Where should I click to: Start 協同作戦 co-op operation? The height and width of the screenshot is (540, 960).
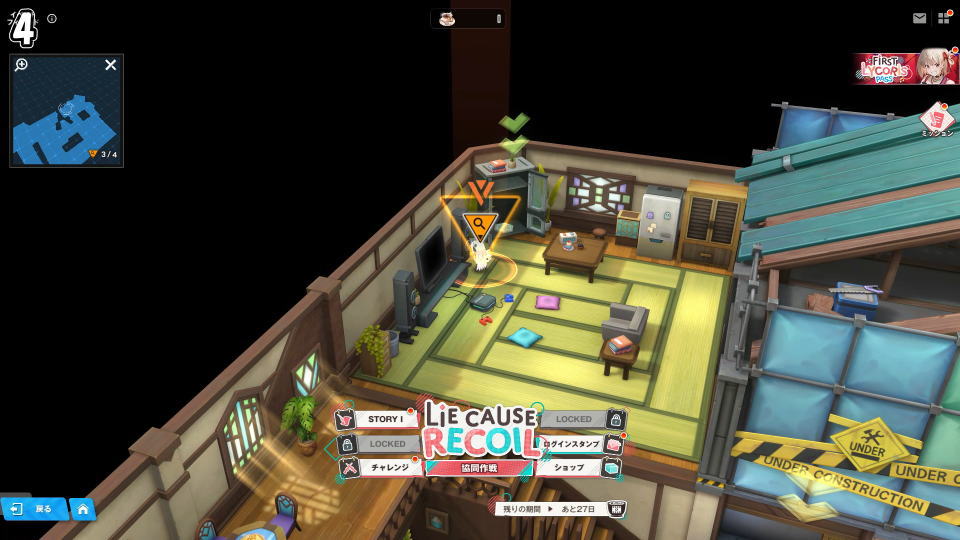coord(478,468)
